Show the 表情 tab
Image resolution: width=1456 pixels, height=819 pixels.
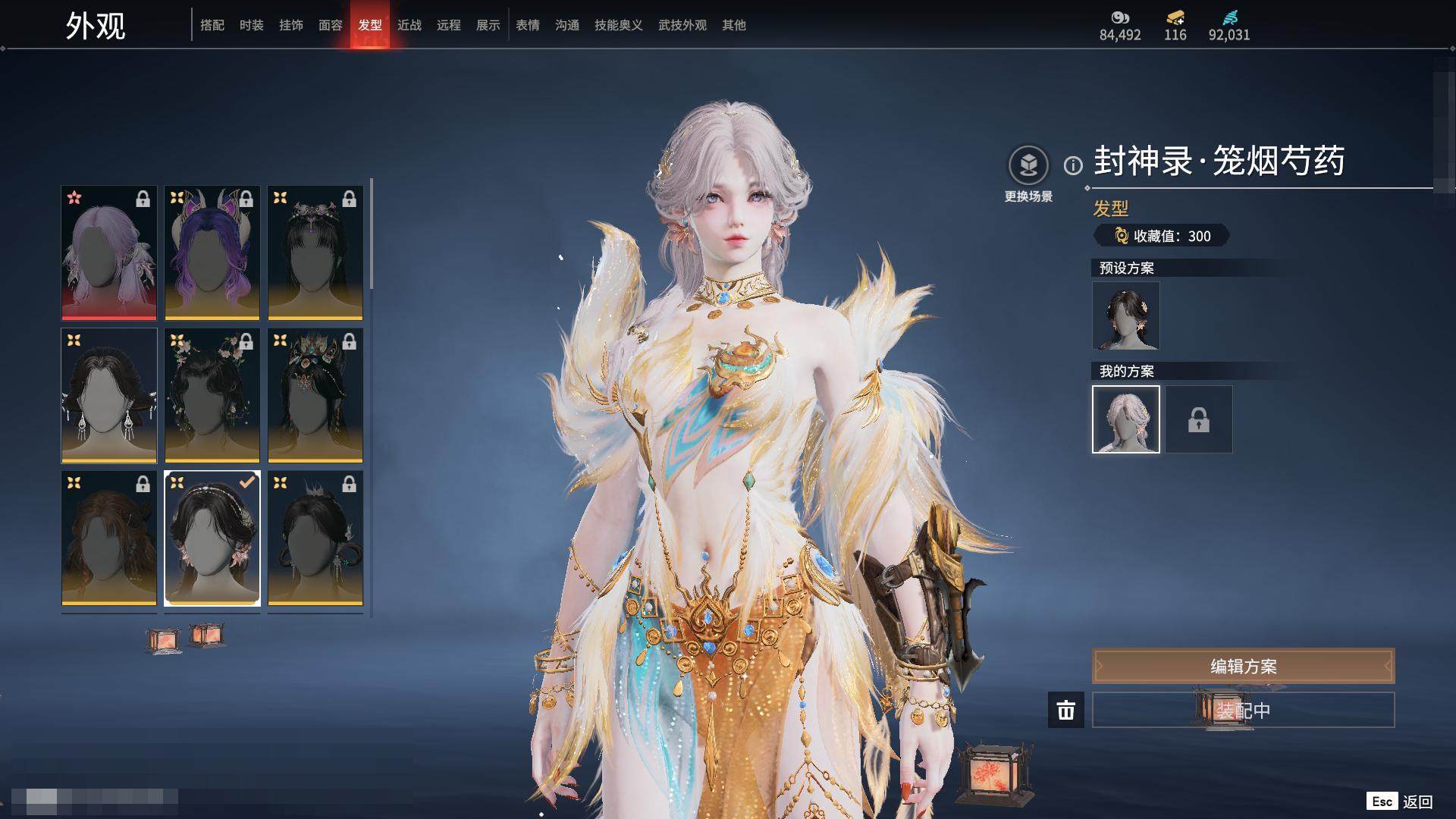[x=528, y=25]
